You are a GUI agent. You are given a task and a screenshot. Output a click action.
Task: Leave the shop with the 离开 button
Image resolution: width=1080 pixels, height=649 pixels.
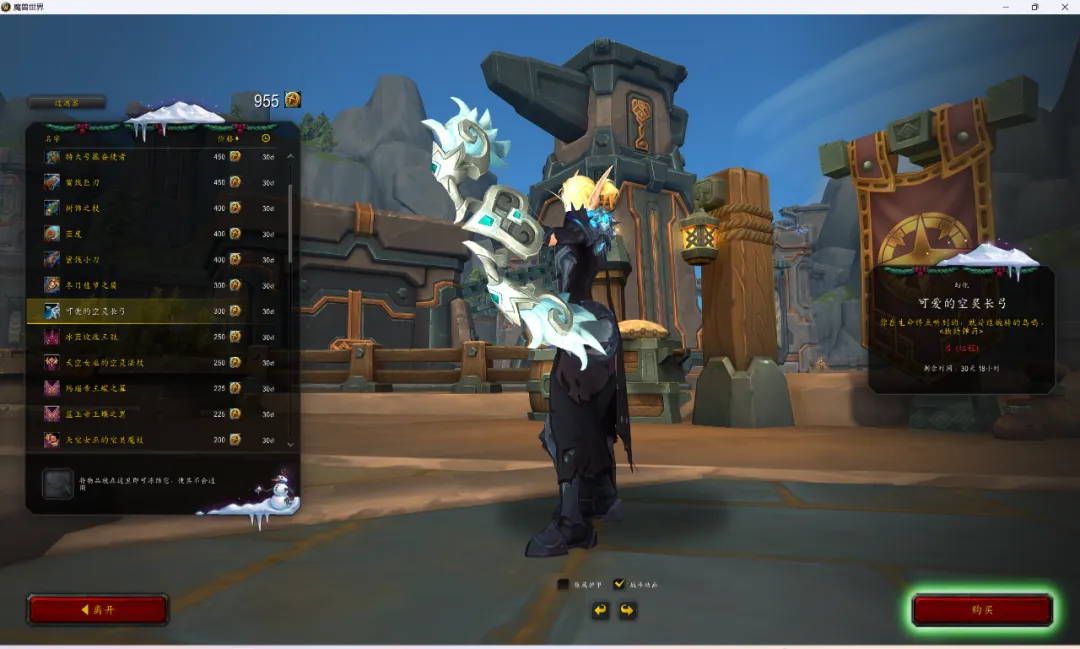coord(97,610)
